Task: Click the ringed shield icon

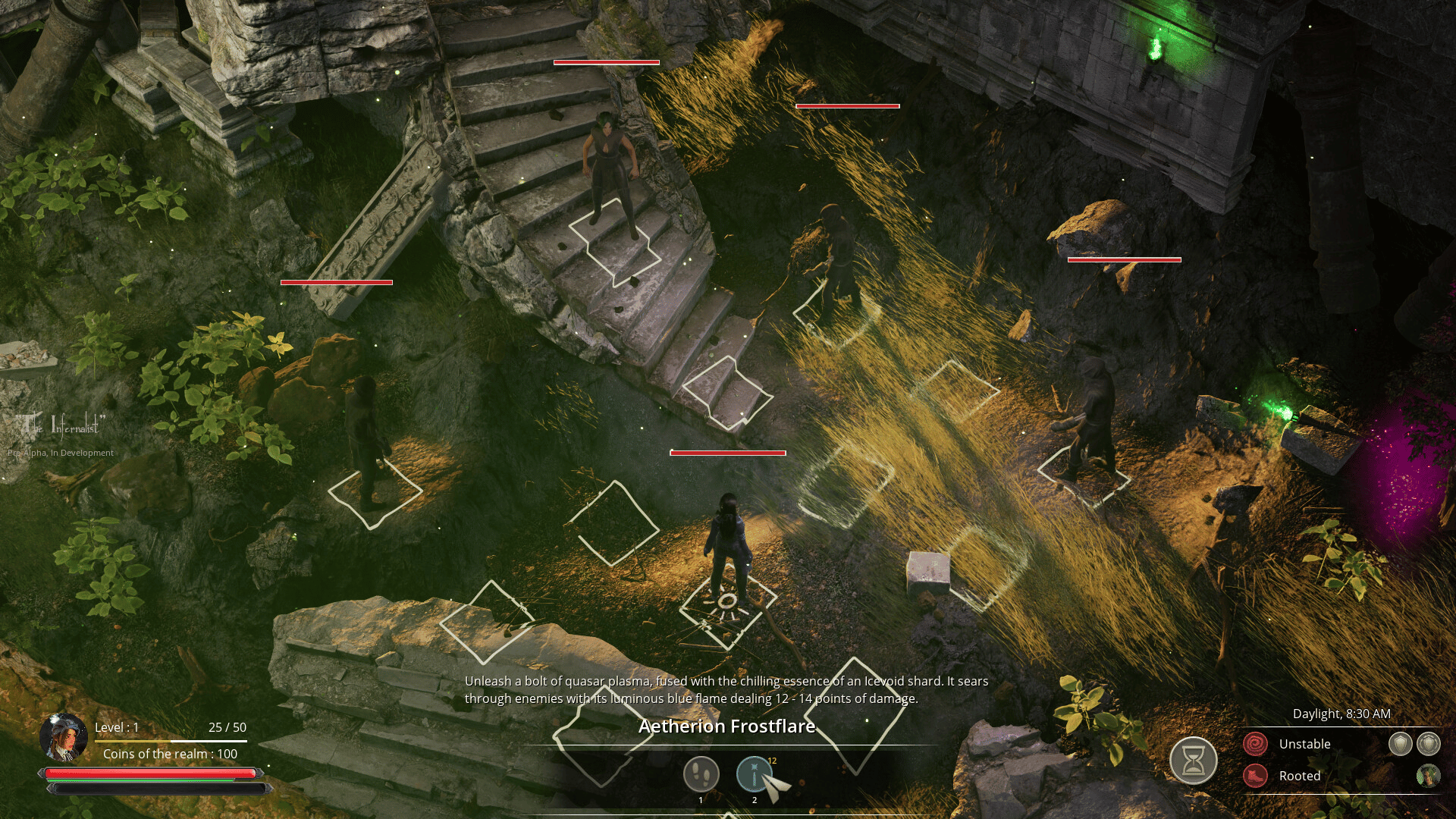Action: 1429,744
